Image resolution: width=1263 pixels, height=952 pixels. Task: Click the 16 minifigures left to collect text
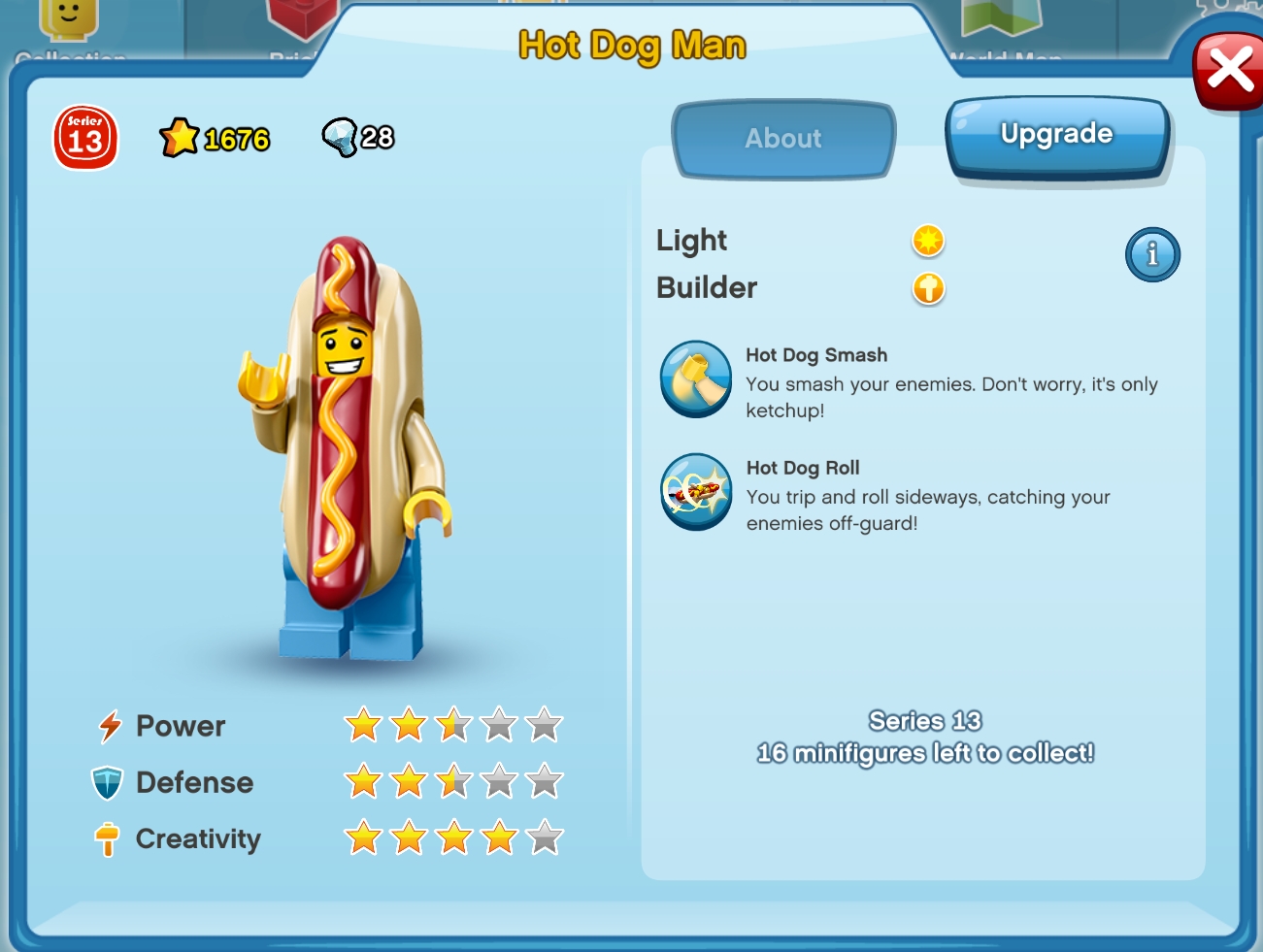tap(925, 752)
